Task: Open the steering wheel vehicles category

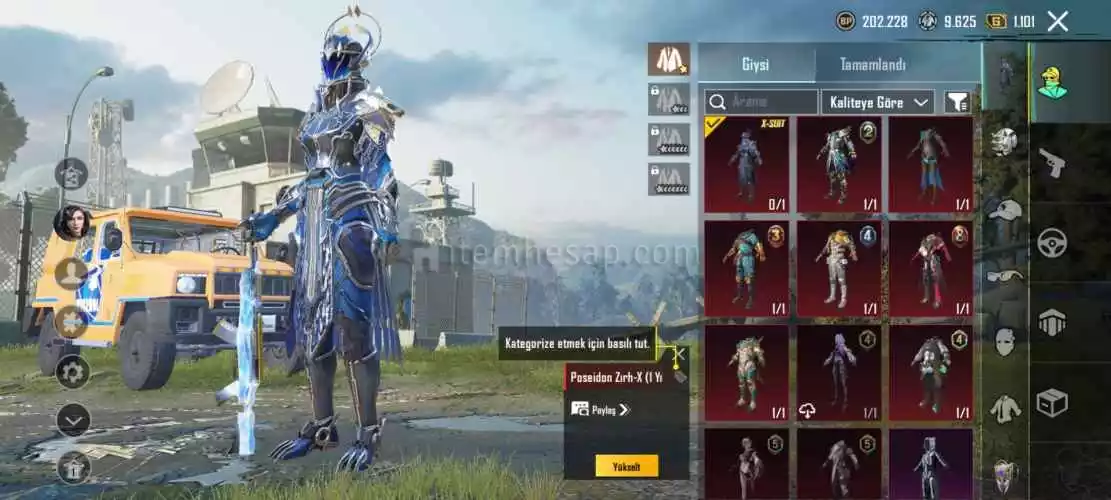Action: pyautogui.click(x=1052, y=243)
